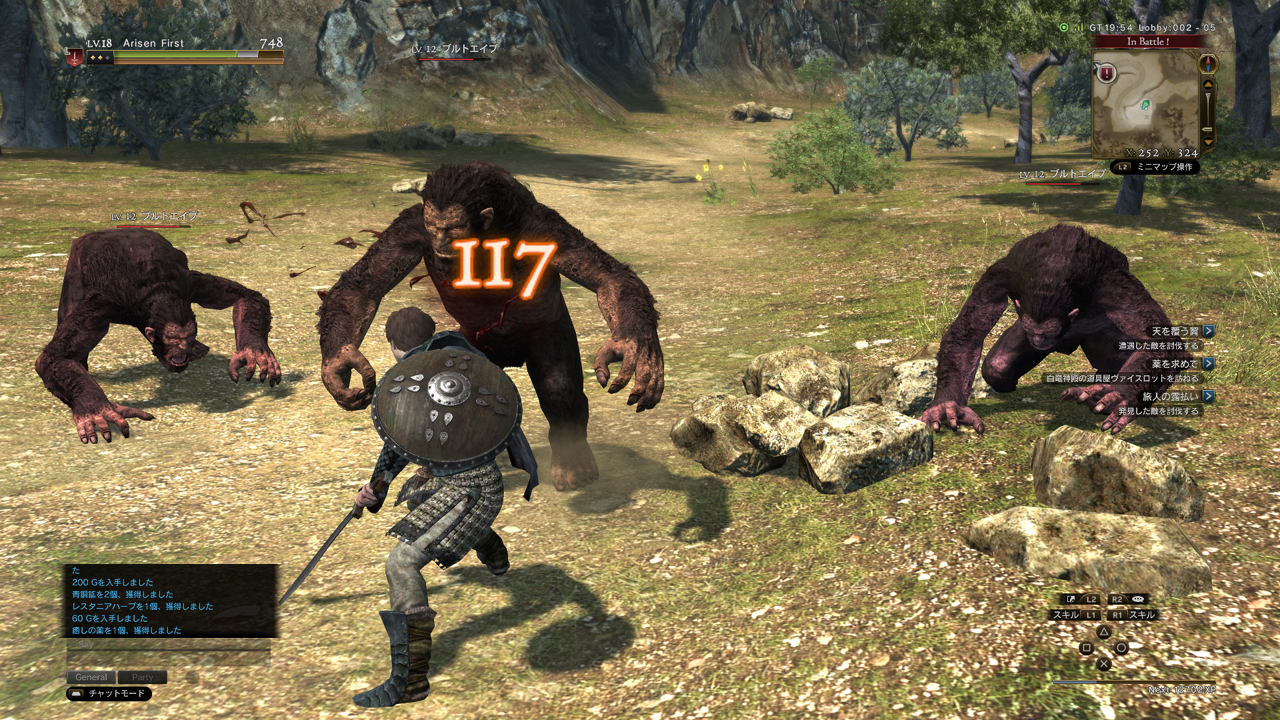Click the minimap zoom-out down arrow
Image resolution: width=1280 pixels, height=720 pixels.
click(x=1208, y=141)
